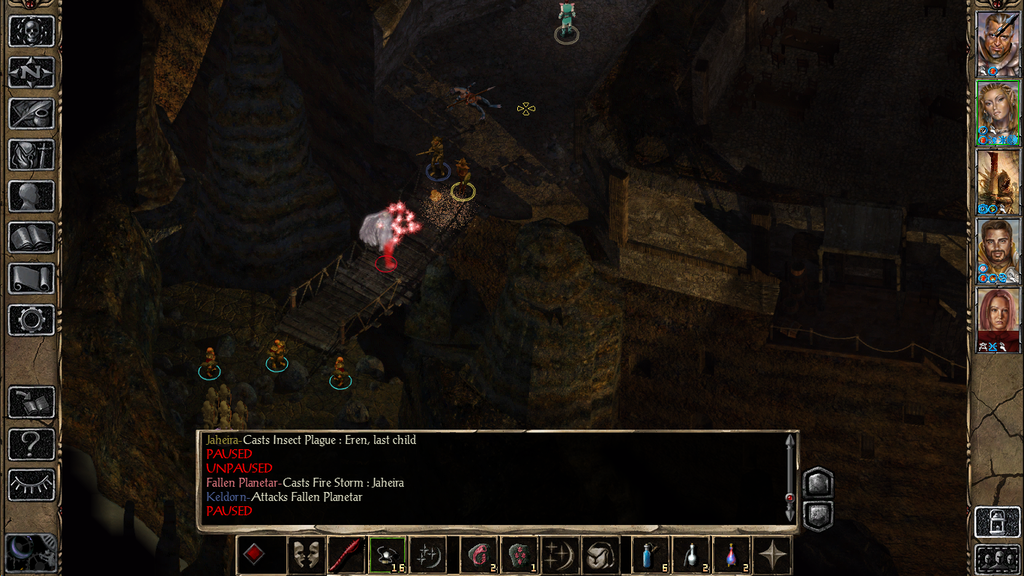Toggle the clock pause button
1024x576 pixels.
coord(31,552)
